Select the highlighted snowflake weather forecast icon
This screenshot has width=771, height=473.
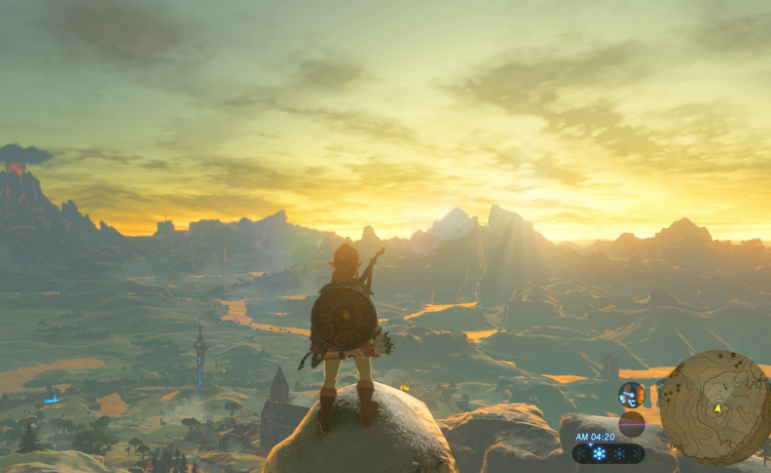(600, 453)
